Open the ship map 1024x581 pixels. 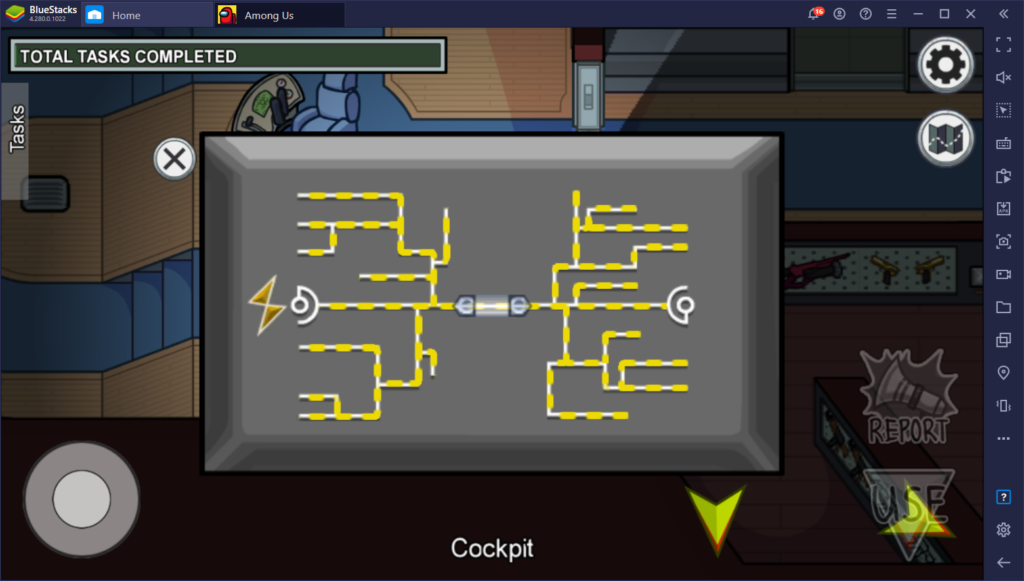click(x=944, y=138)
